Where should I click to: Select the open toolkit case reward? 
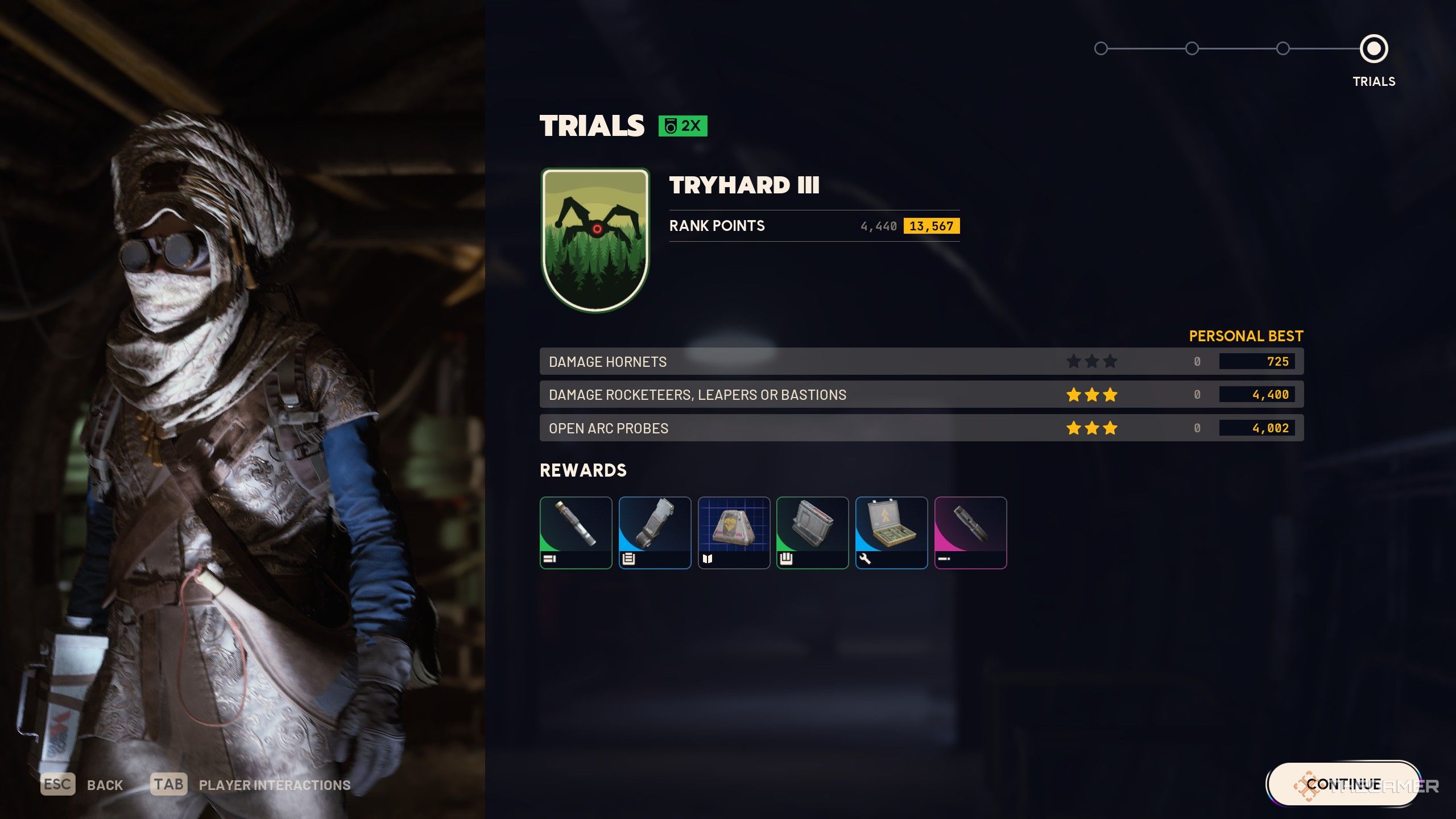[x=891, y=532]
